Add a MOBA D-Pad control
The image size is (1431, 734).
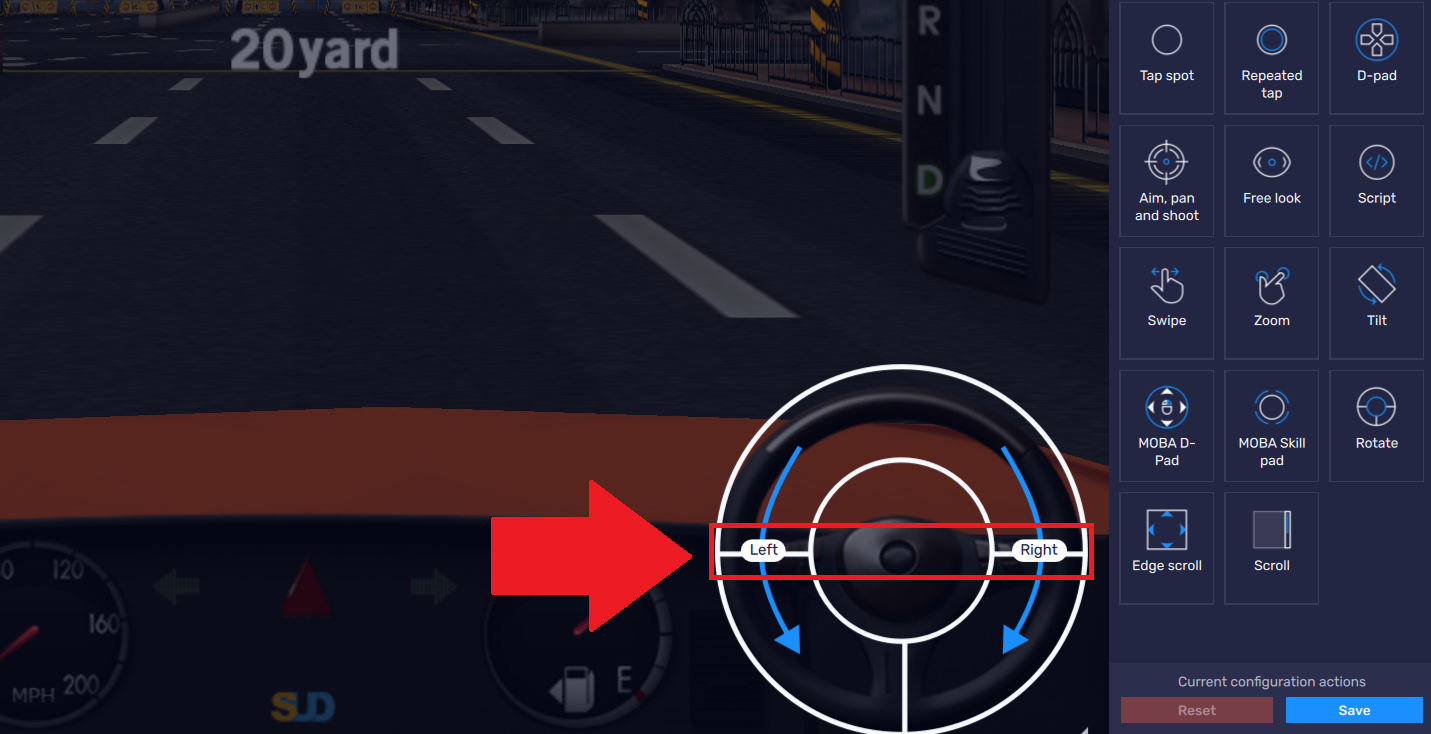[x=1166, y=425]
